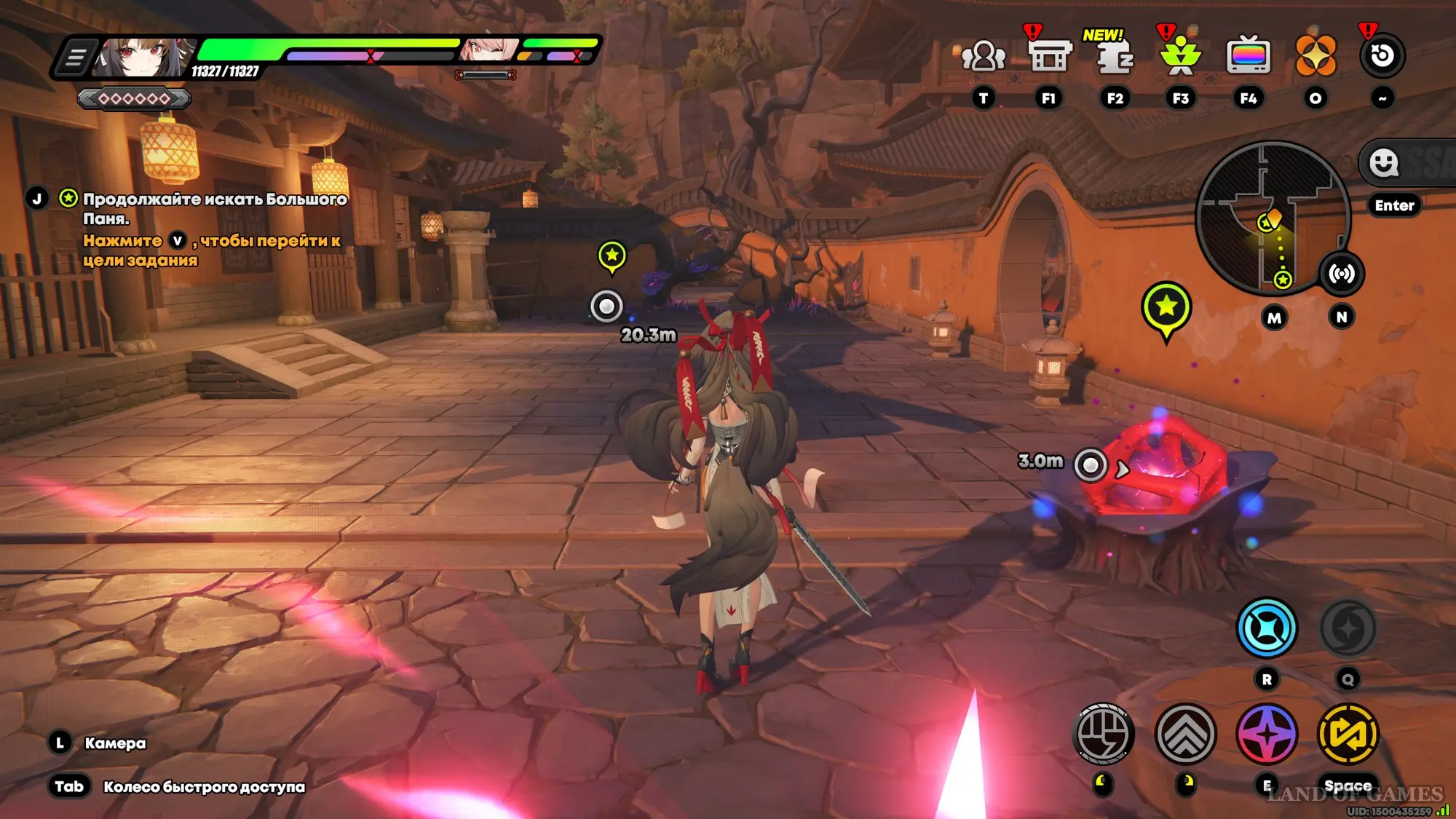Switch to the pink-haired teammate portrait
The height and width of the screenshot is (819, 1456).
[488, 50]
